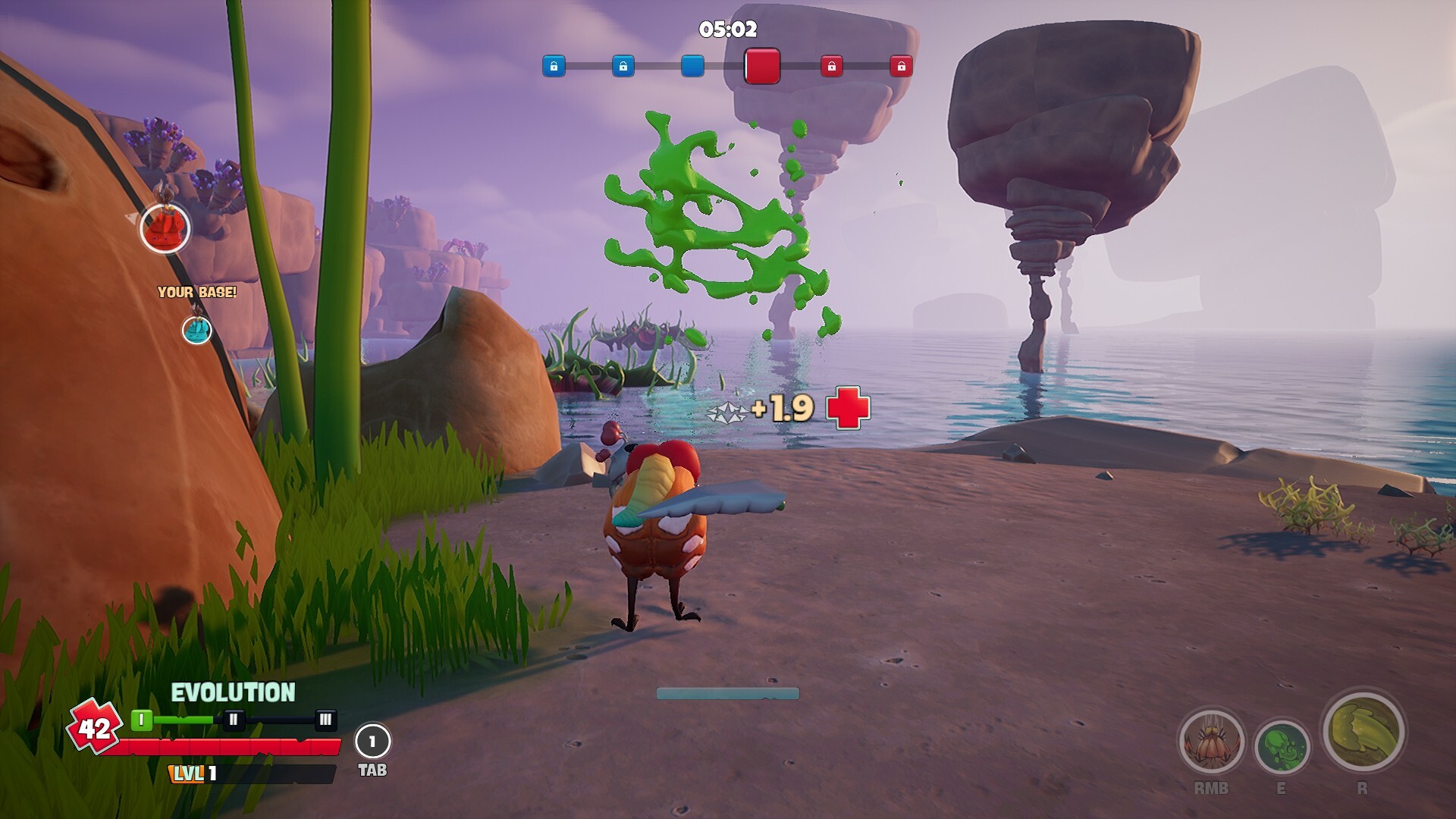
Task: Click the large red objective node
Action: [x=762, y=66]
